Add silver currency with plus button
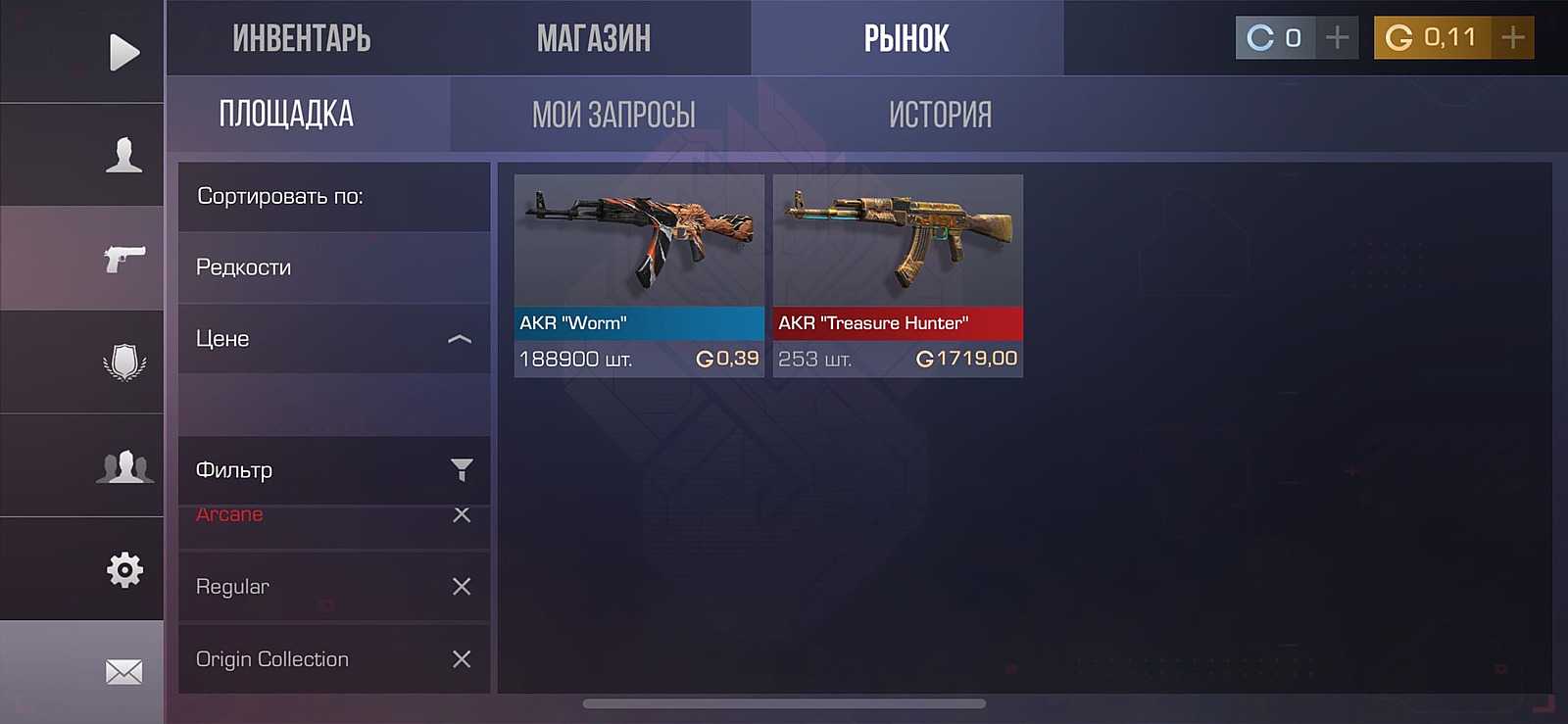The image size is (1568, 724). (1337, 38)
